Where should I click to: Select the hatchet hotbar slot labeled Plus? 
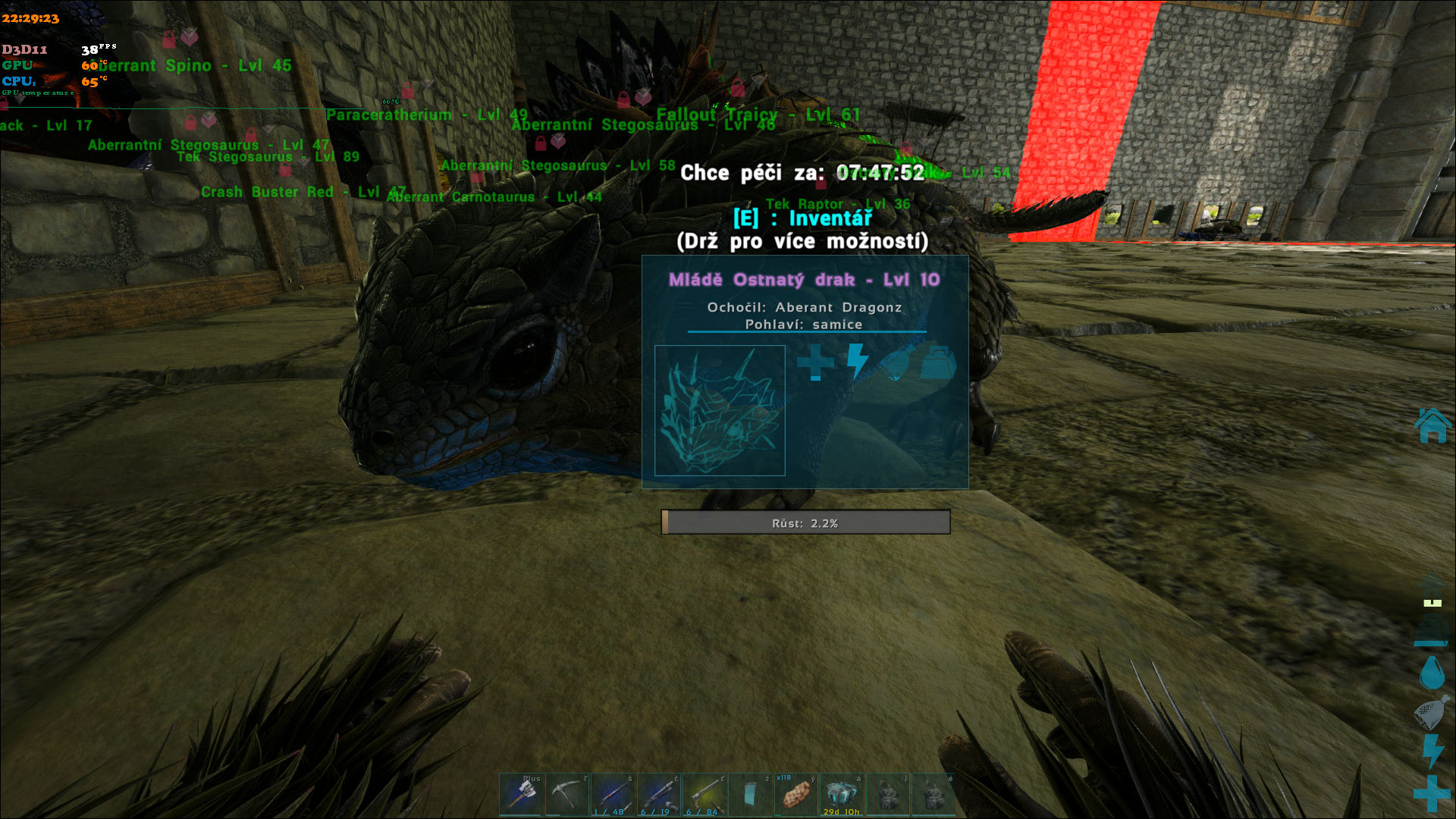521,794
